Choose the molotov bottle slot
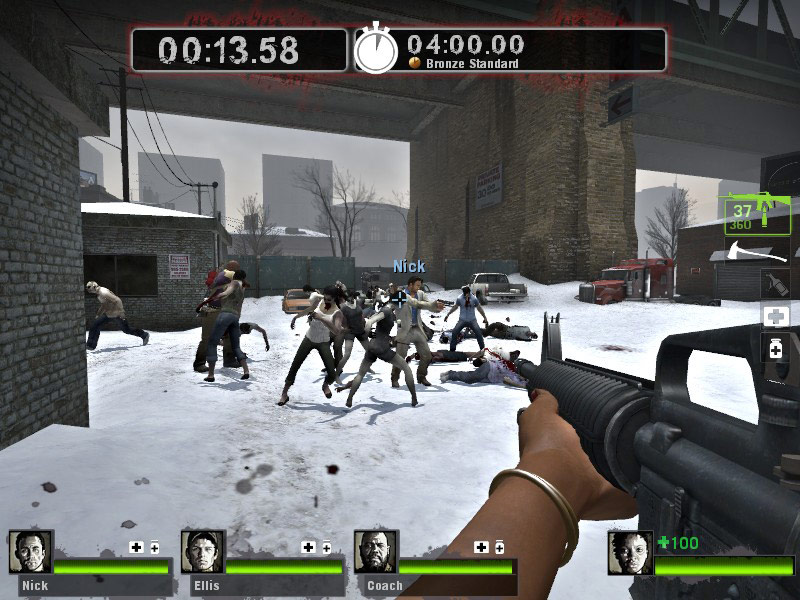Screen dimensions: 800x600 [x=776, y=283]
